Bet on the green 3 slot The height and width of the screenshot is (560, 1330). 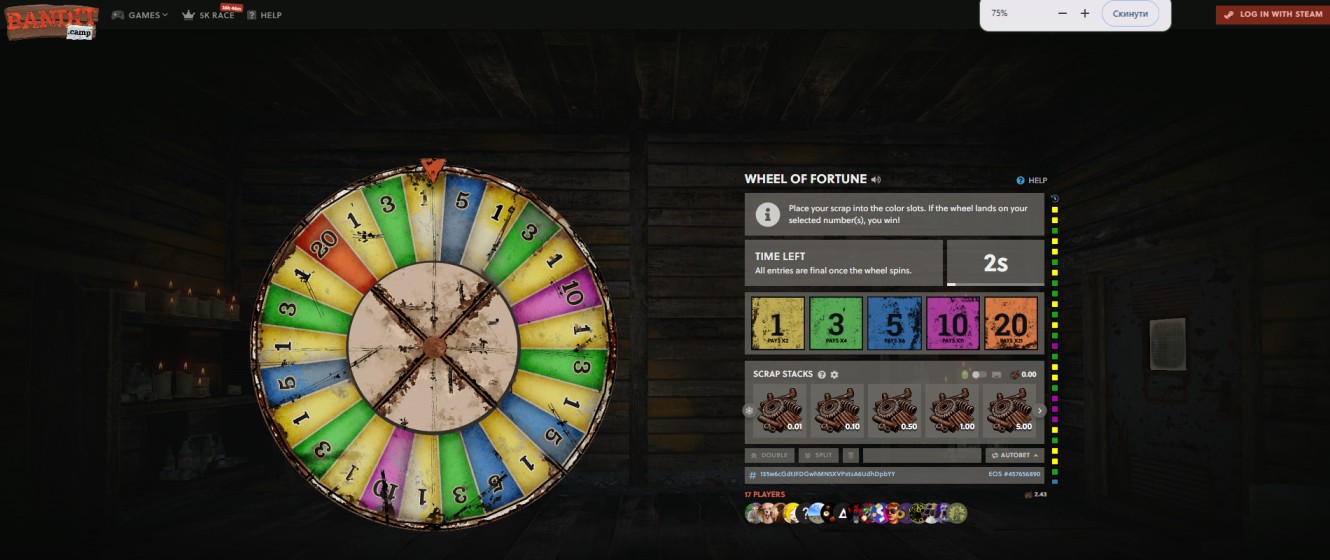835,323
